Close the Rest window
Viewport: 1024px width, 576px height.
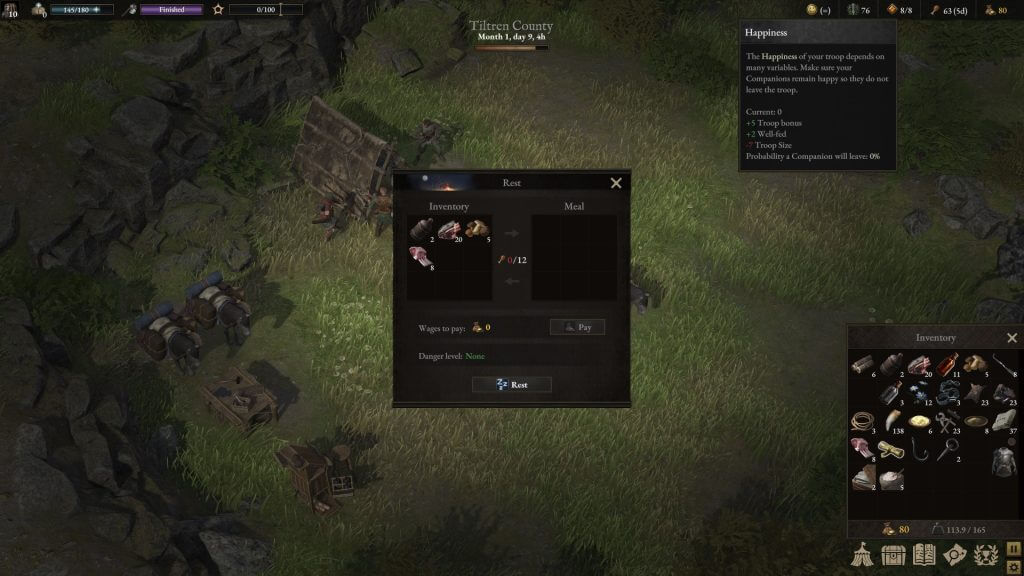tap(616, 183)
